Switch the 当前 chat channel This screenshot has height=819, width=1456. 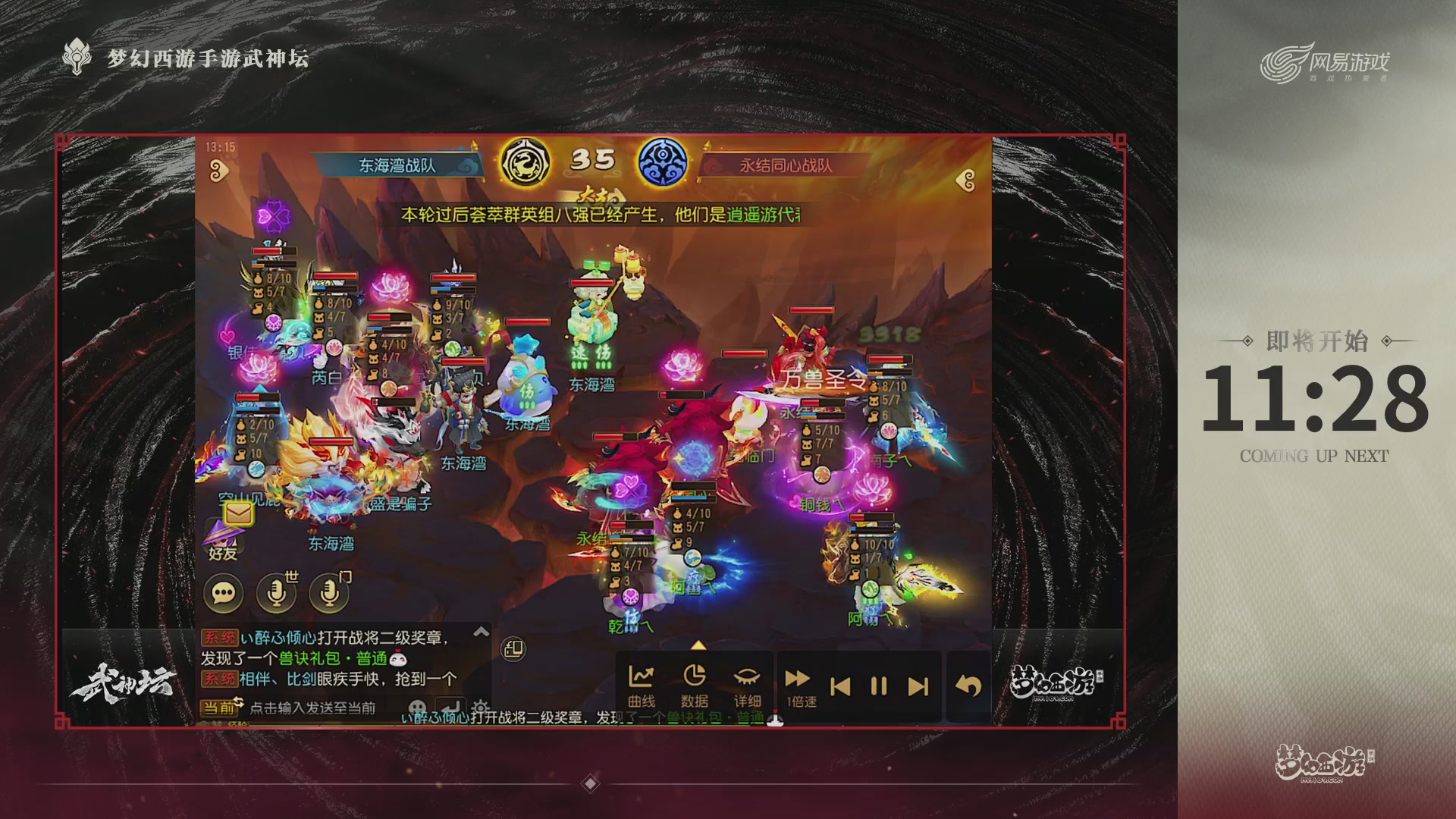pyautogui.click(x=221, y=707)
